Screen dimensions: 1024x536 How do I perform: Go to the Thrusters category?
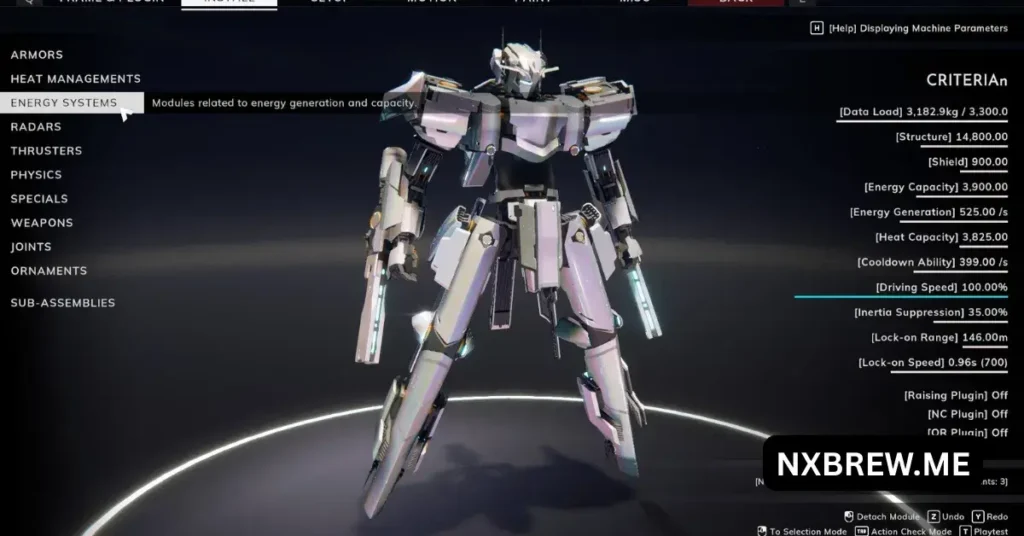[46, 151]
